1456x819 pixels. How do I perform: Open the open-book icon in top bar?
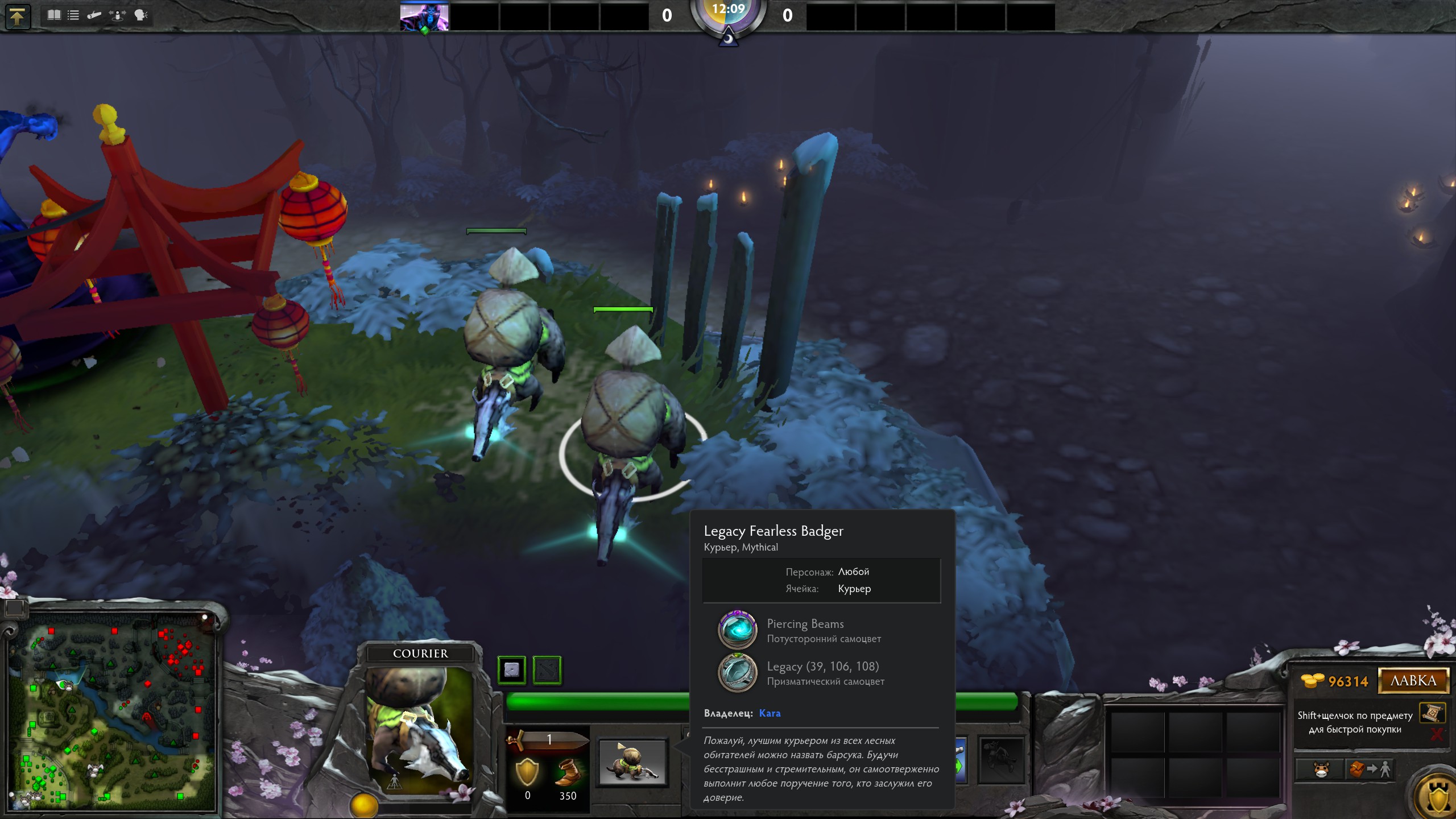pyautogui.click(x=54, y=15)
